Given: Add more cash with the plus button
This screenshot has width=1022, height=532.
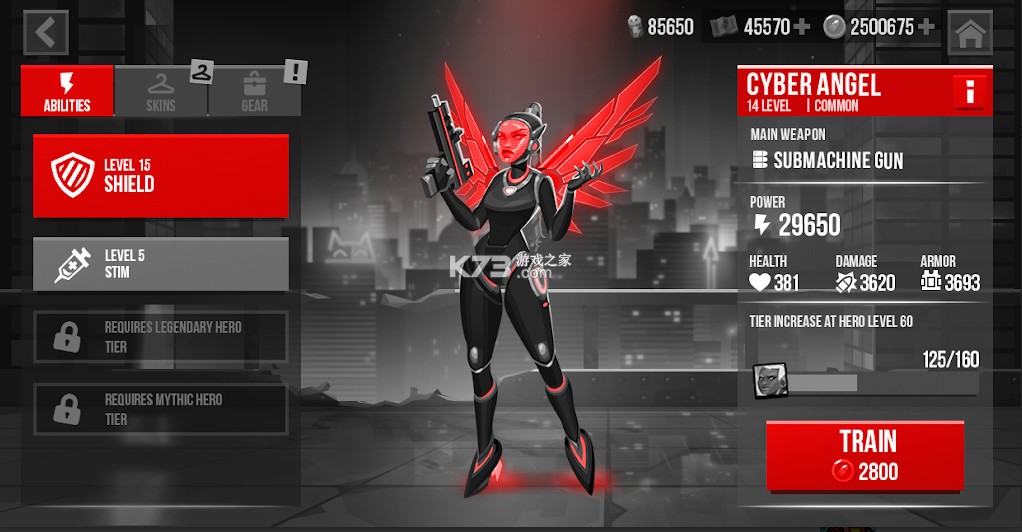Looking at the screenshot, I should point(802,27).
